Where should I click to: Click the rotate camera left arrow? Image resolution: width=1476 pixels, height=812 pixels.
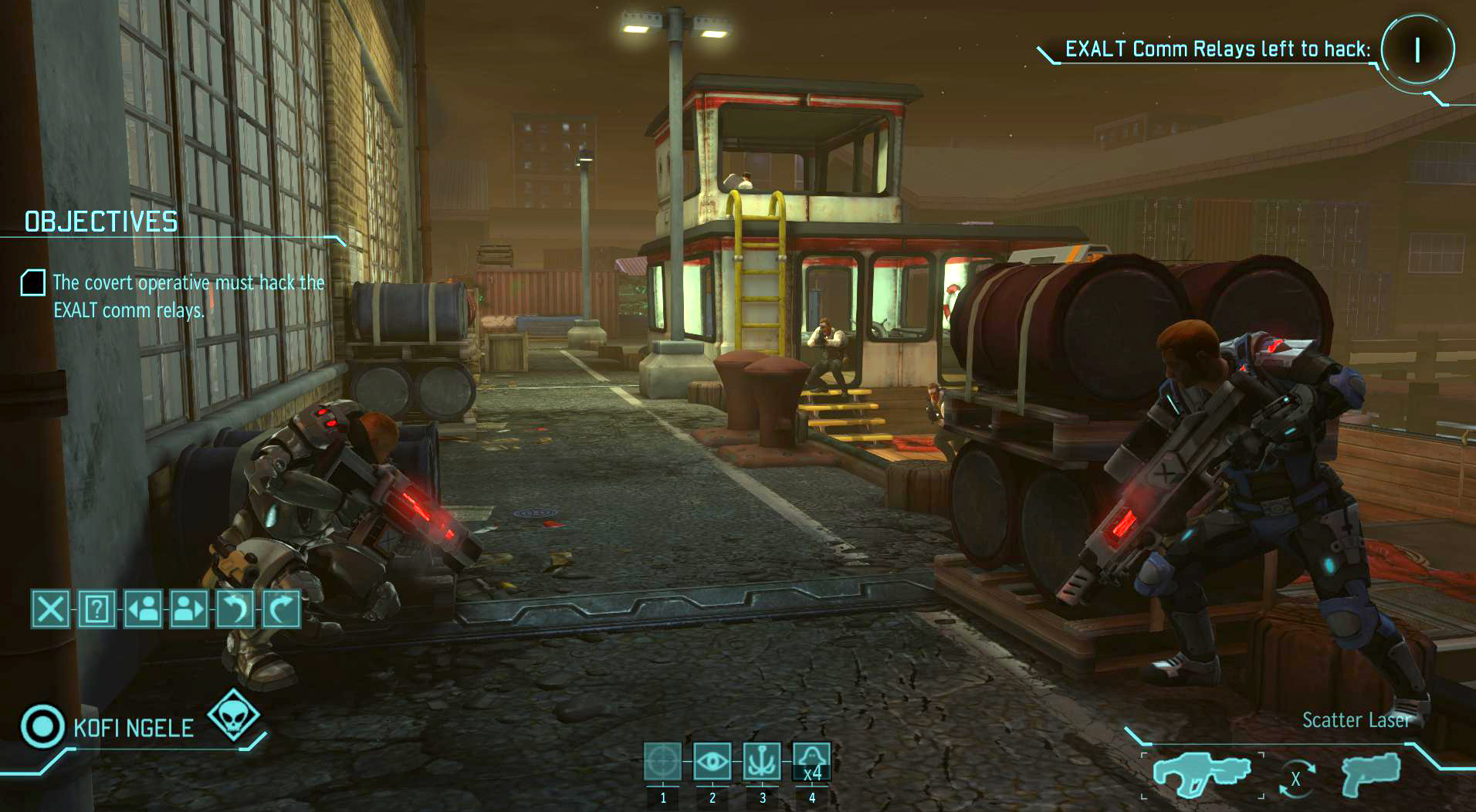pyautogui.click(x=236, y=610)
